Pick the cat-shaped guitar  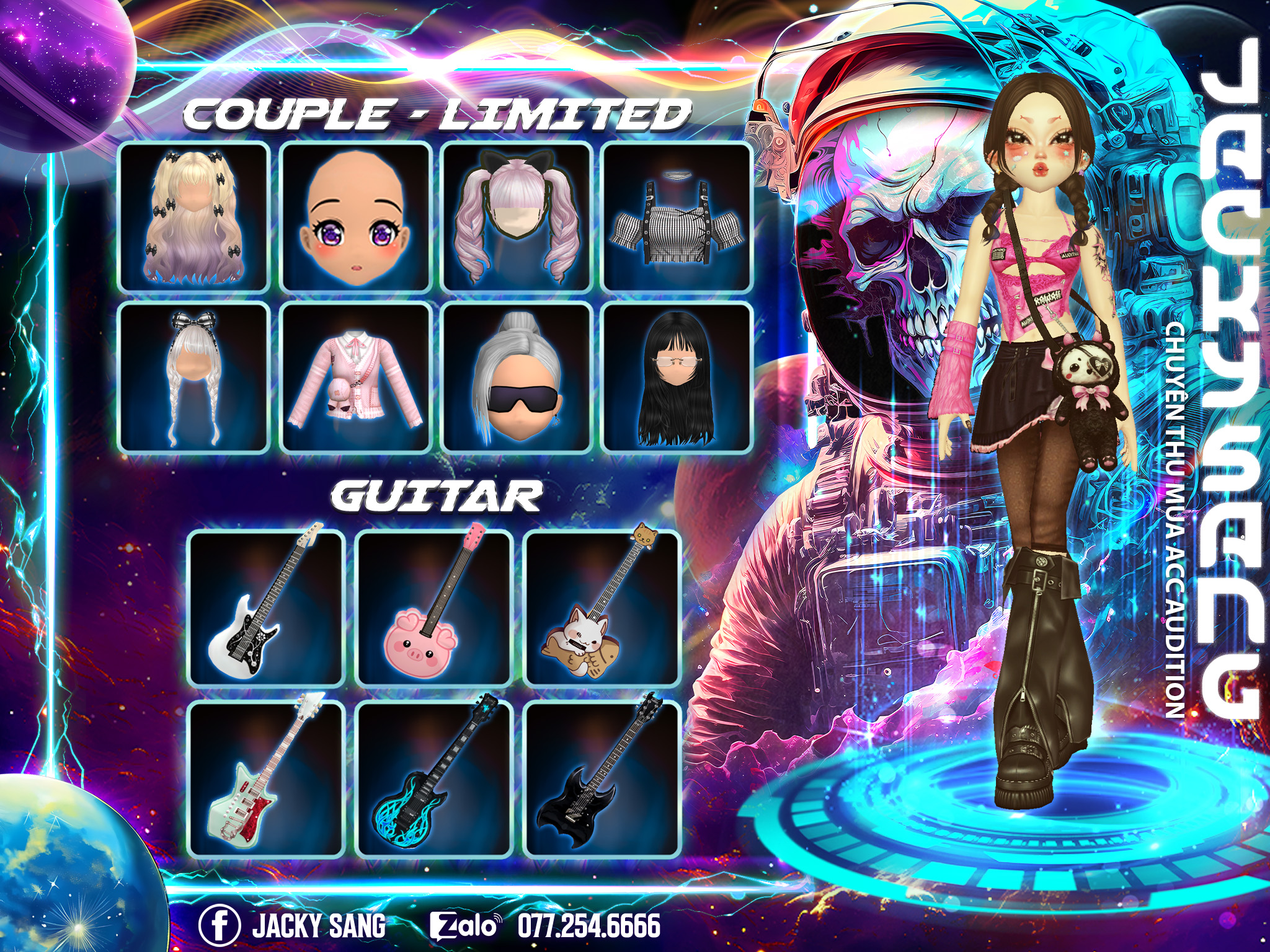602,608
